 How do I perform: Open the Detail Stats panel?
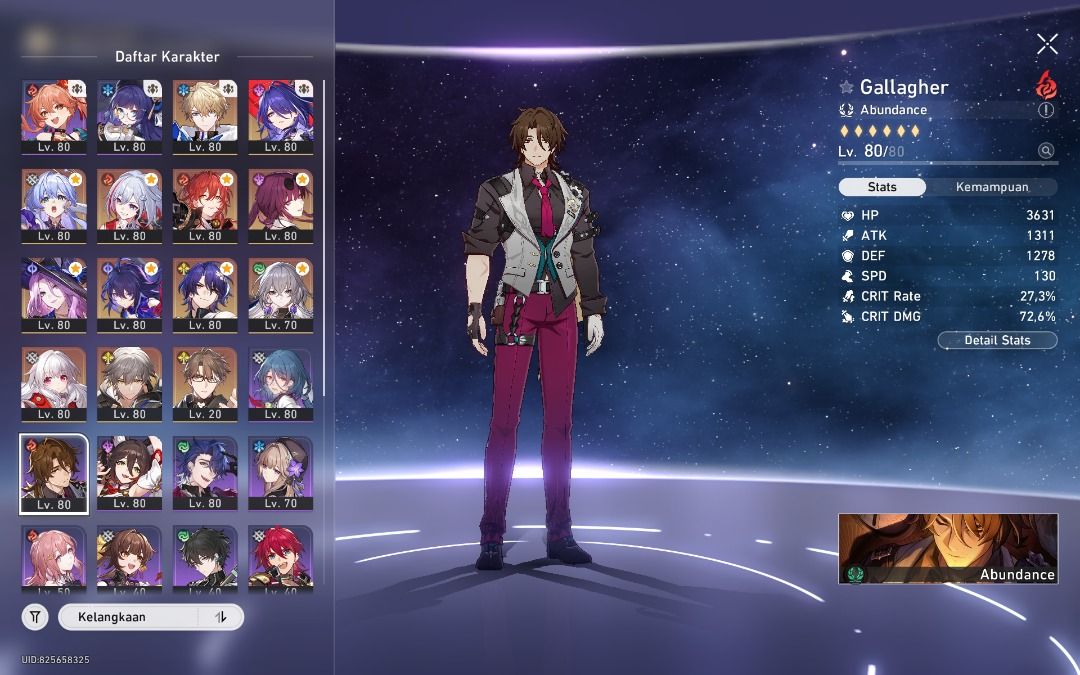click(997, 340)
